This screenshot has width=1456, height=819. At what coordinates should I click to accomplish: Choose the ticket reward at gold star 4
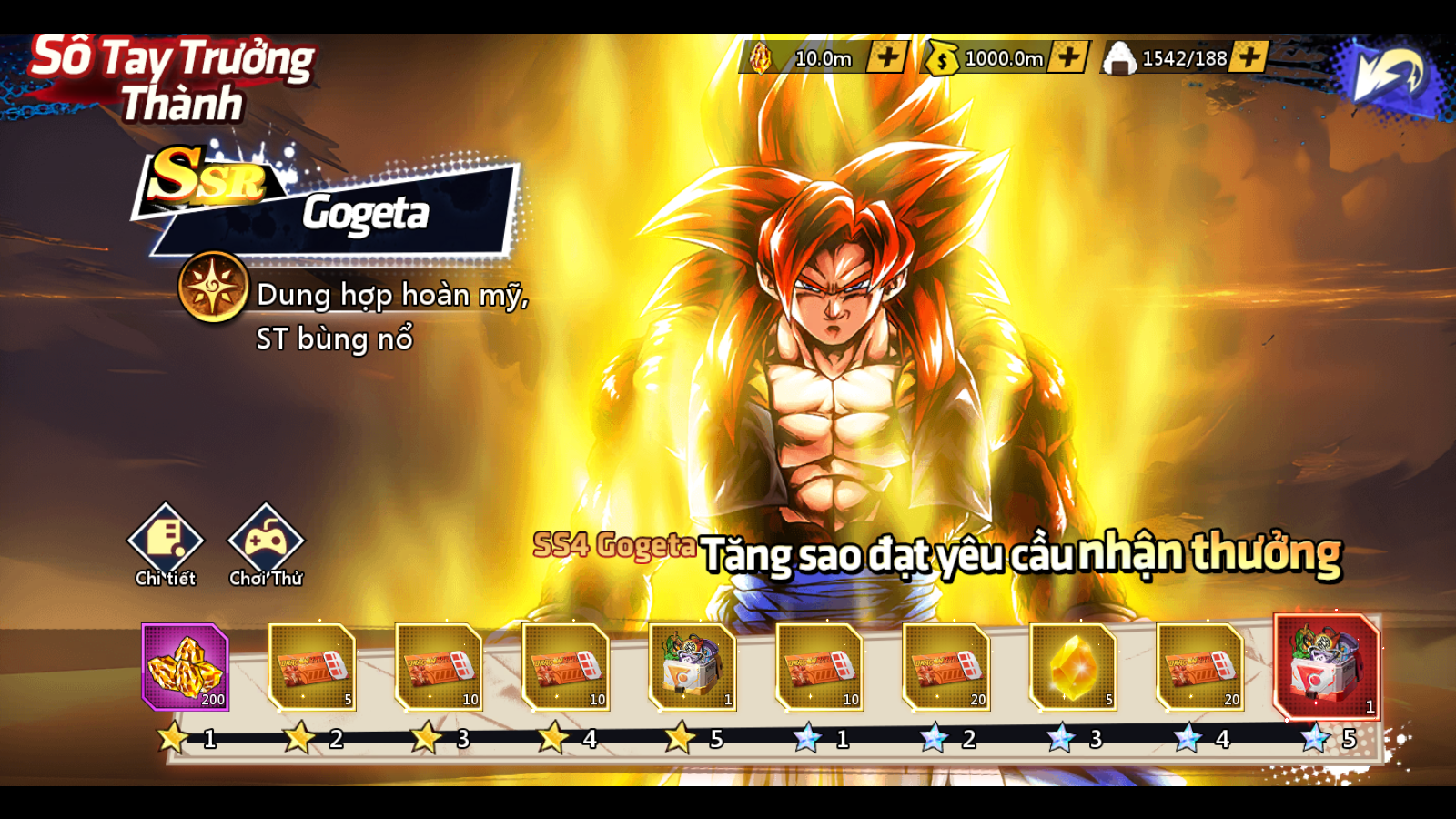565,666
